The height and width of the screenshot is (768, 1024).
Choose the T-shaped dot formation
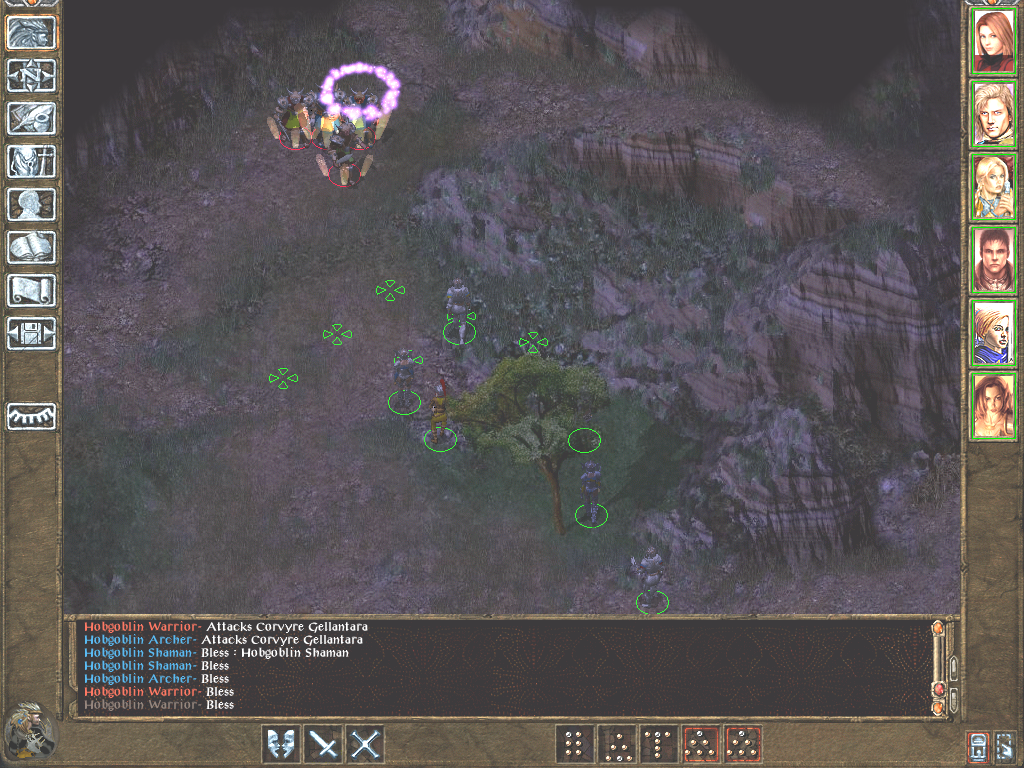tap(658, 744)
